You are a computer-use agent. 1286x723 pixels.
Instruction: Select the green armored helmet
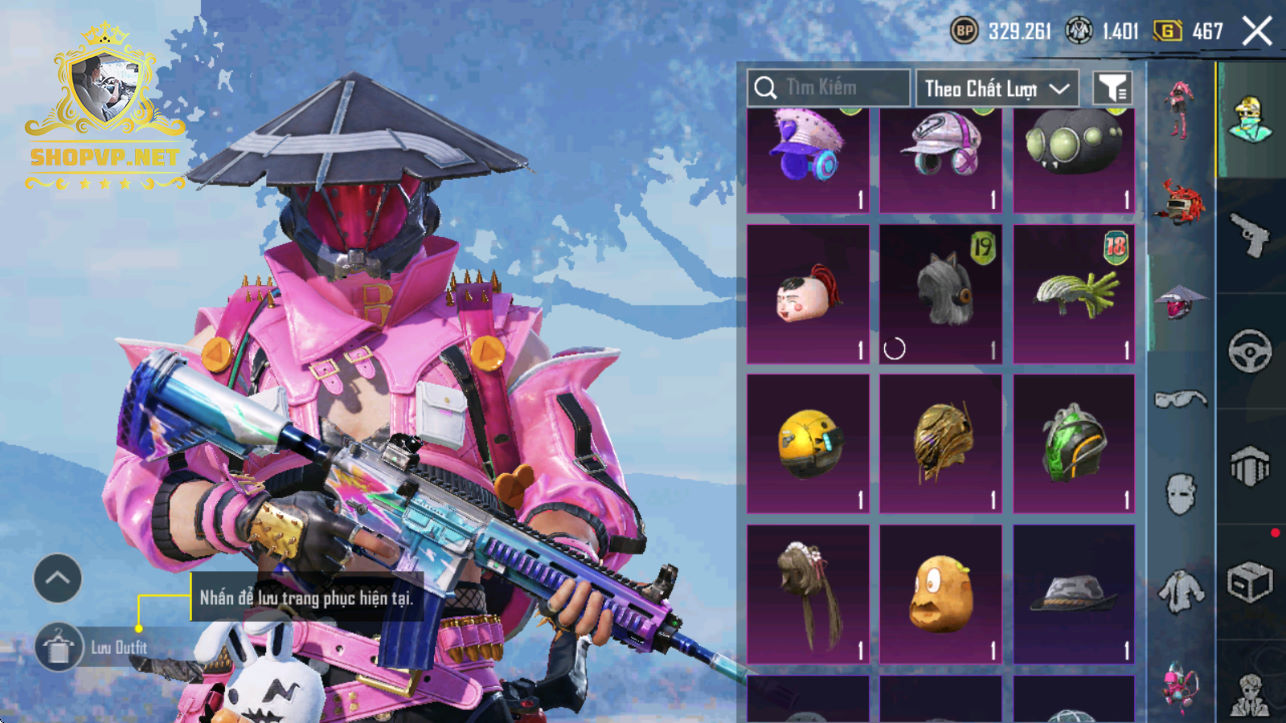click(x=1074, y=443)
